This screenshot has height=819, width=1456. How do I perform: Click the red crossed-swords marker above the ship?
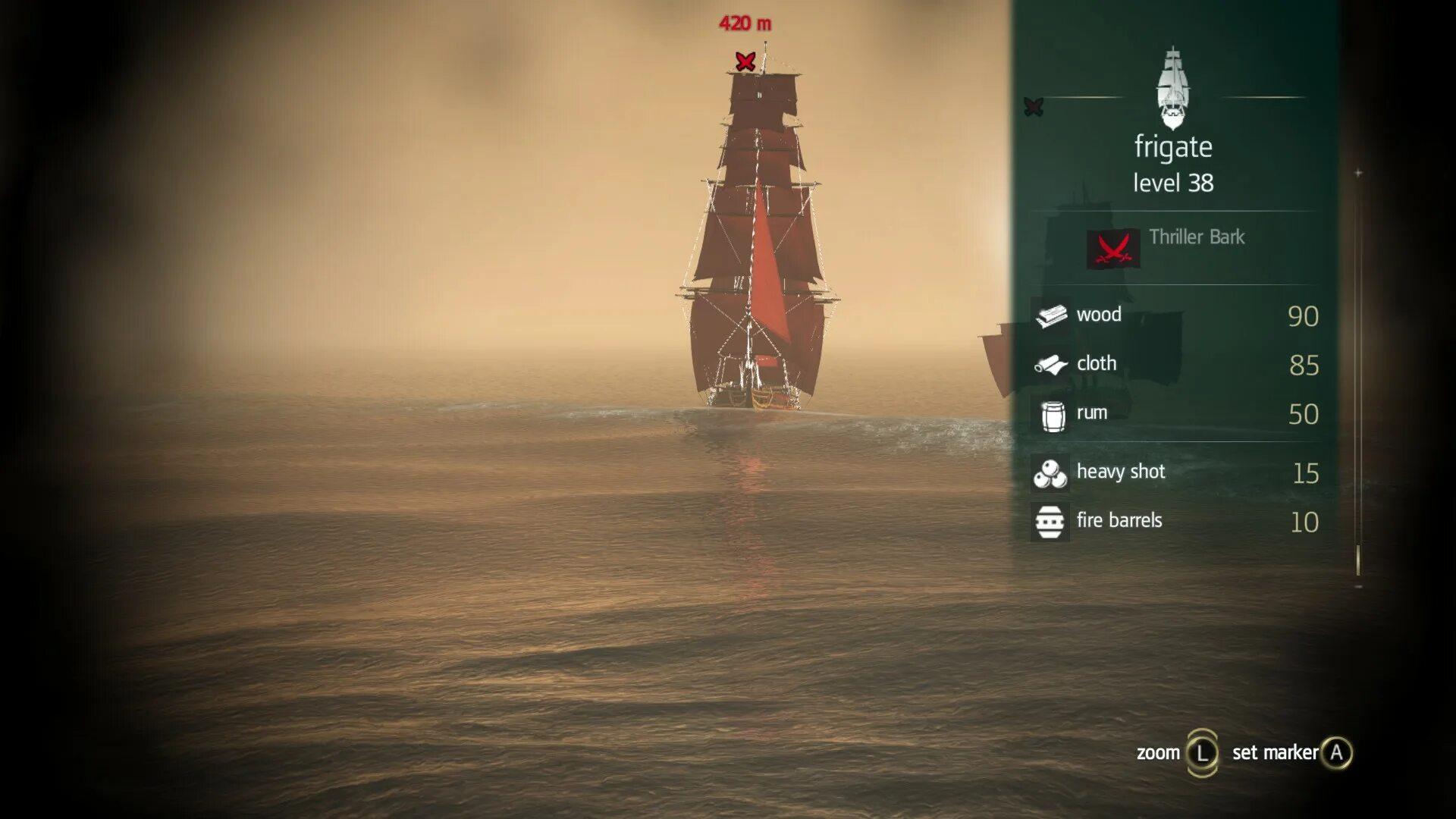[745, 61]
